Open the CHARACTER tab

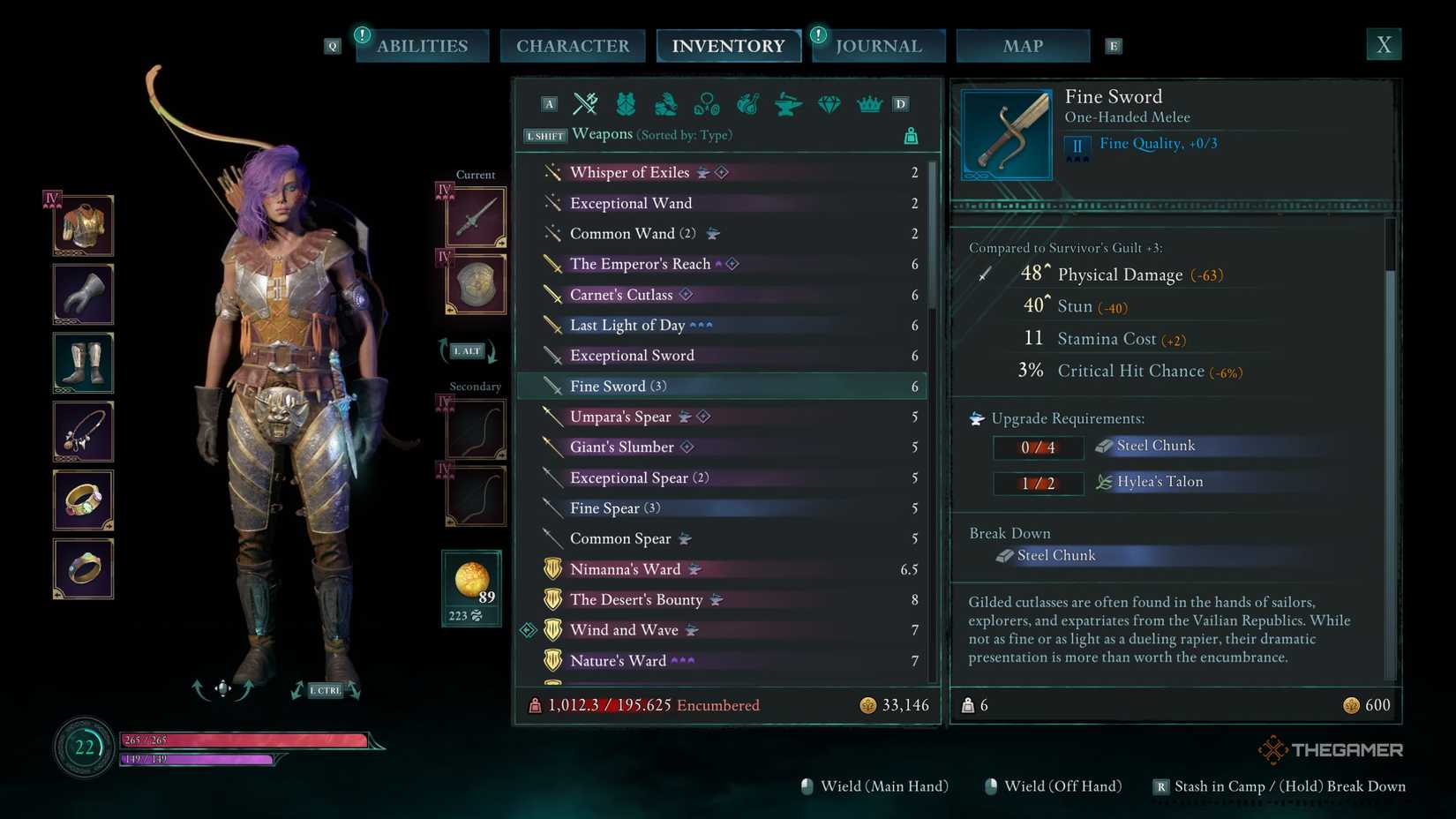coord(573,45)
